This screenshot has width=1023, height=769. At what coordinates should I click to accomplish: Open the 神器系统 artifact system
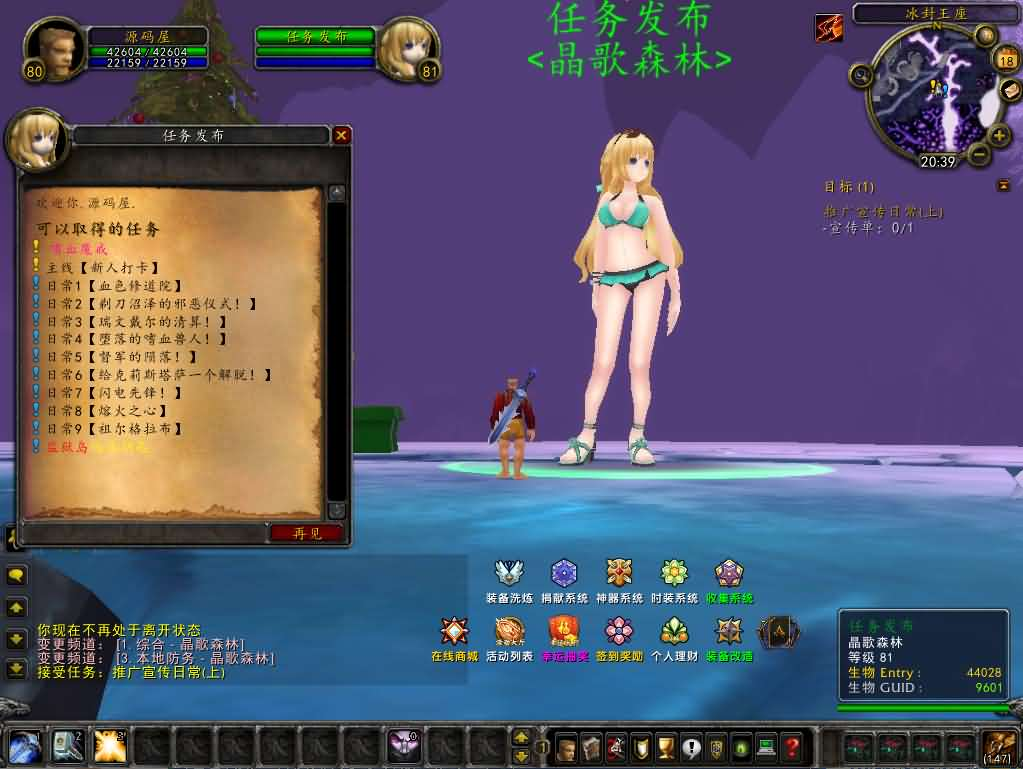[619, 574]
